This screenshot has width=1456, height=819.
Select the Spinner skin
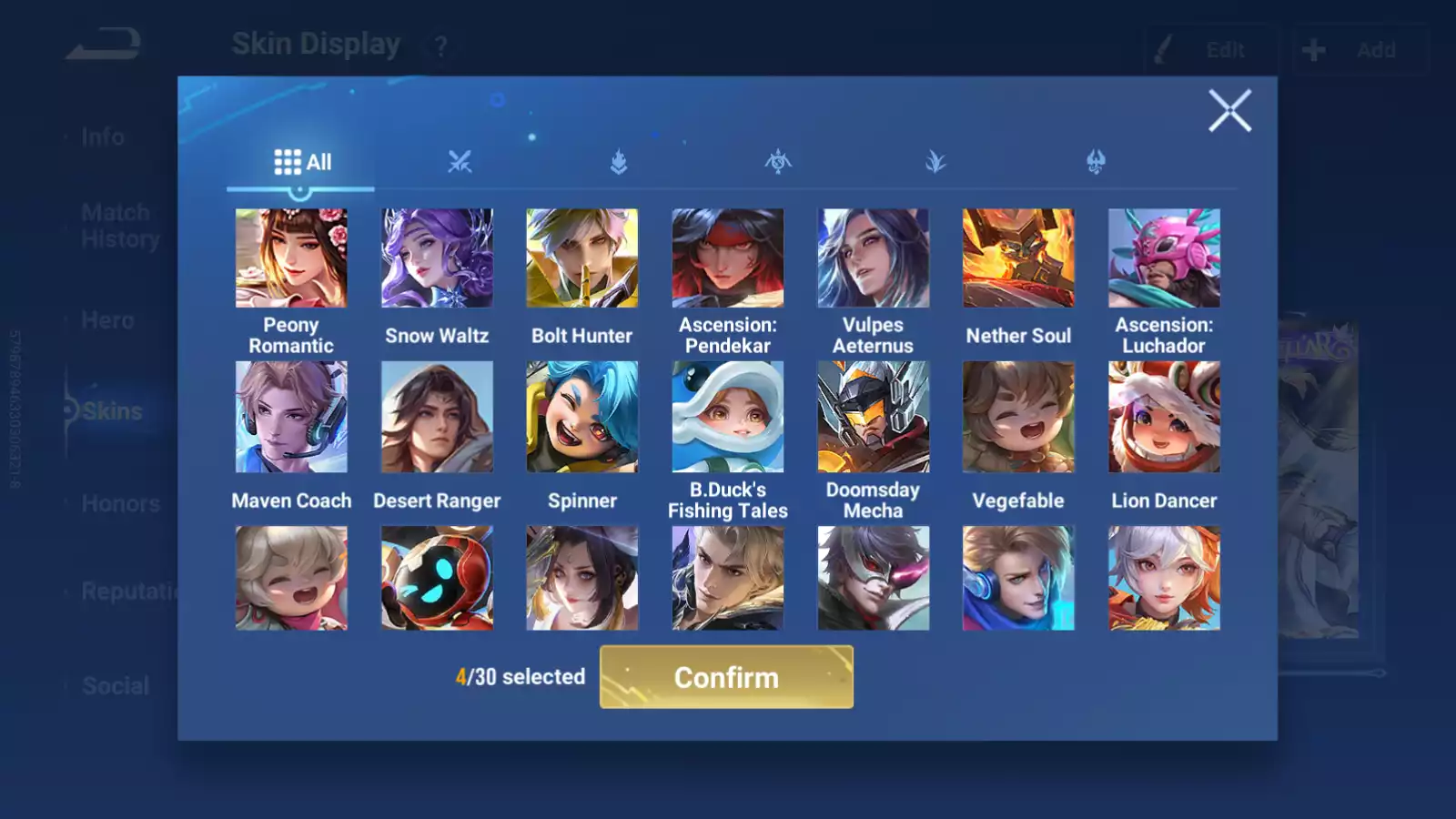pos(582,417)
